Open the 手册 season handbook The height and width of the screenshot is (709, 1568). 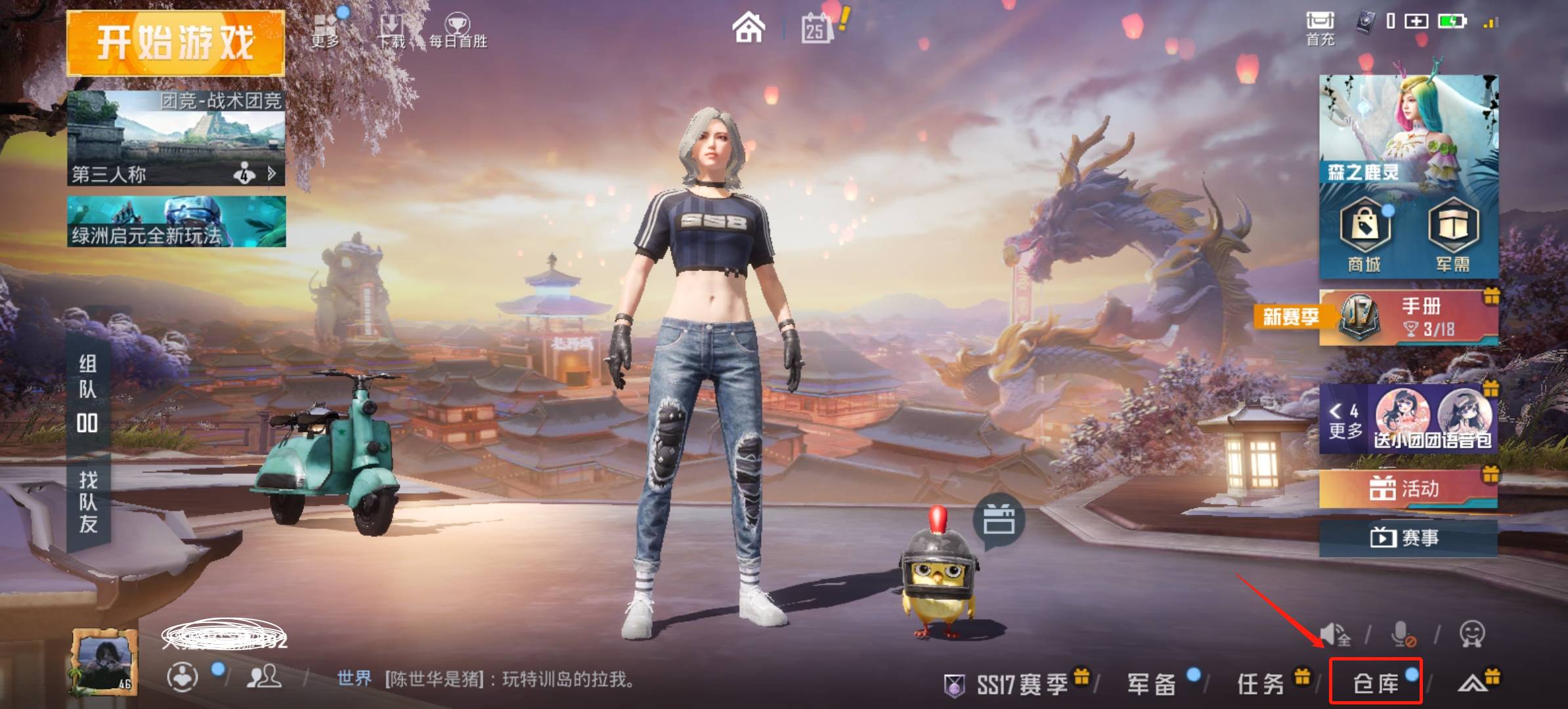[x=1418, y=317]
